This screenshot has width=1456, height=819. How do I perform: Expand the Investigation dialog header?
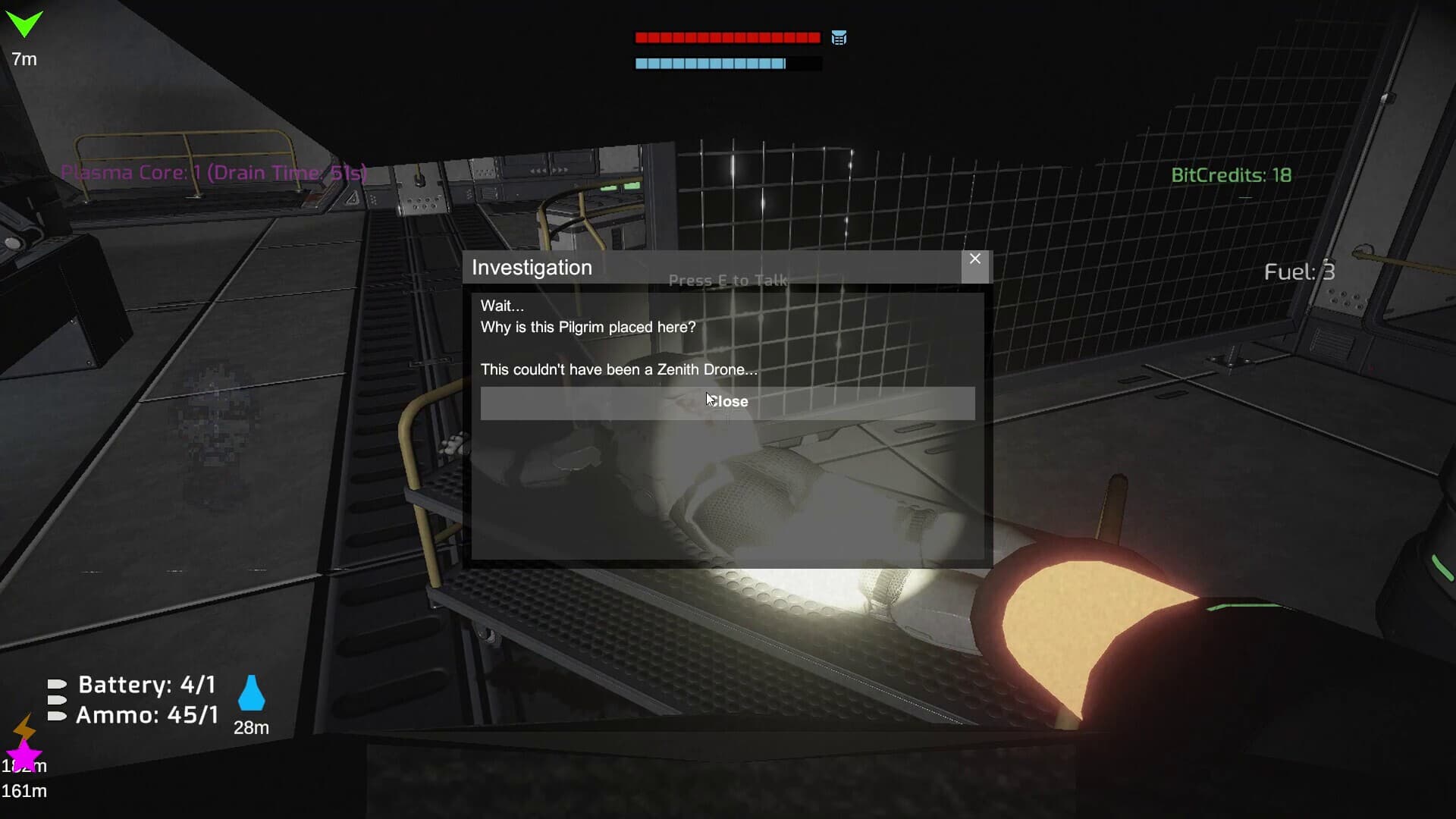click(x=532, y=267)
